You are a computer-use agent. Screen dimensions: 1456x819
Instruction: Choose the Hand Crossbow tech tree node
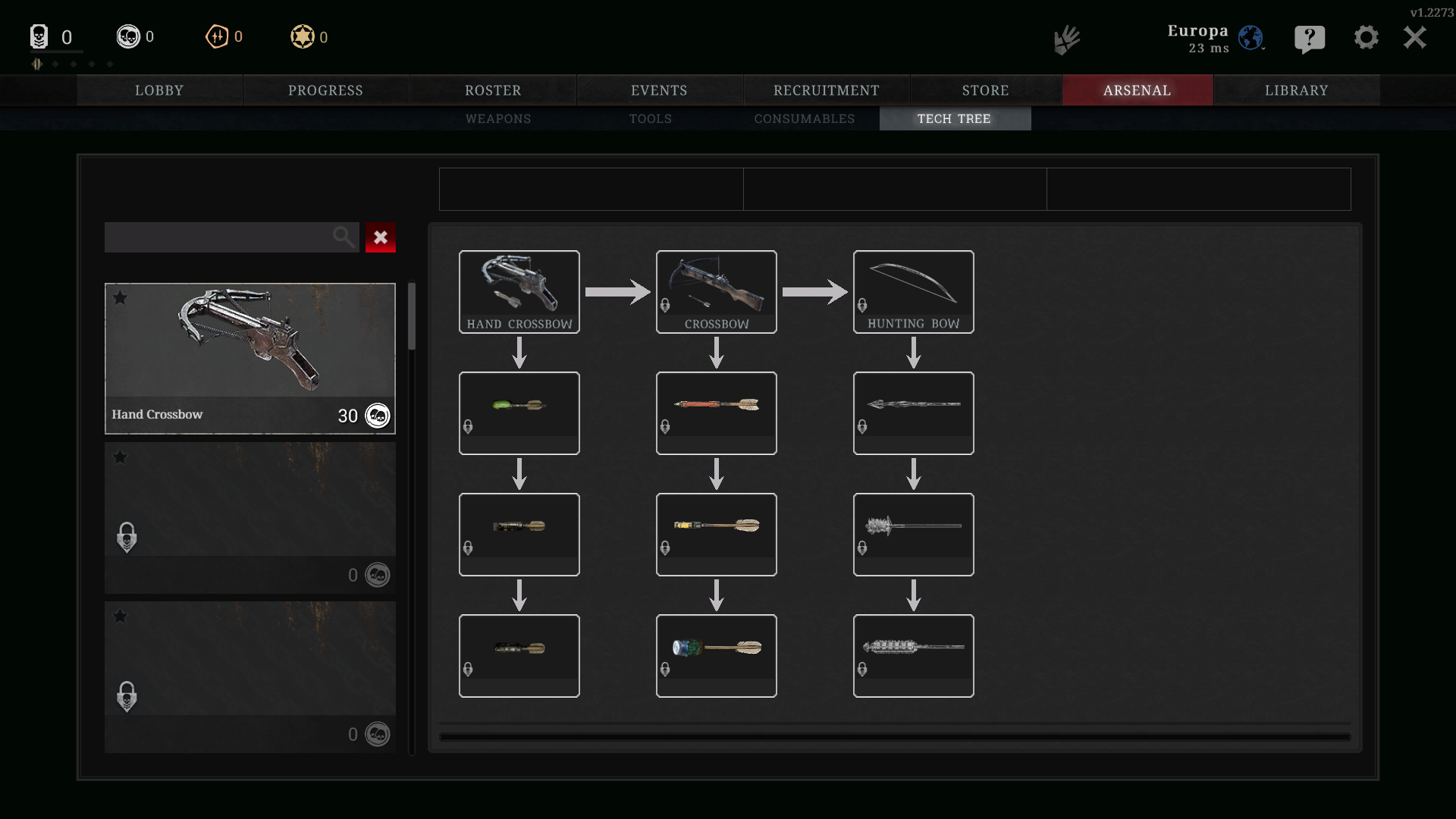519,292
